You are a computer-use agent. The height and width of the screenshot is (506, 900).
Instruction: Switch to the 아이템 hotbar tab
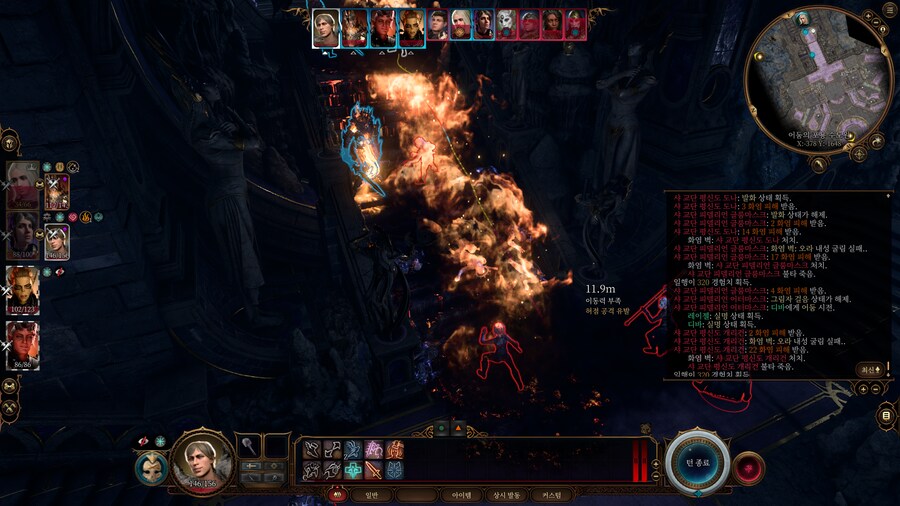point(461,495)
